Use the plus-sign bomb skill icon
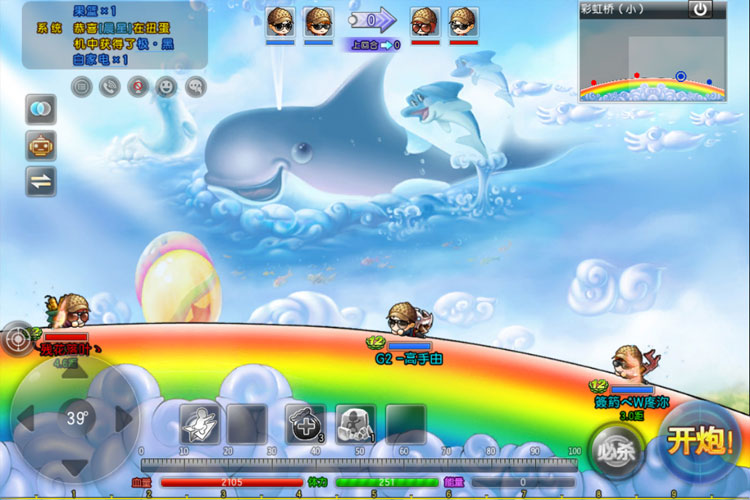This screenshot has height=500, width=750. pyautogui.click(x=303, y=423)
